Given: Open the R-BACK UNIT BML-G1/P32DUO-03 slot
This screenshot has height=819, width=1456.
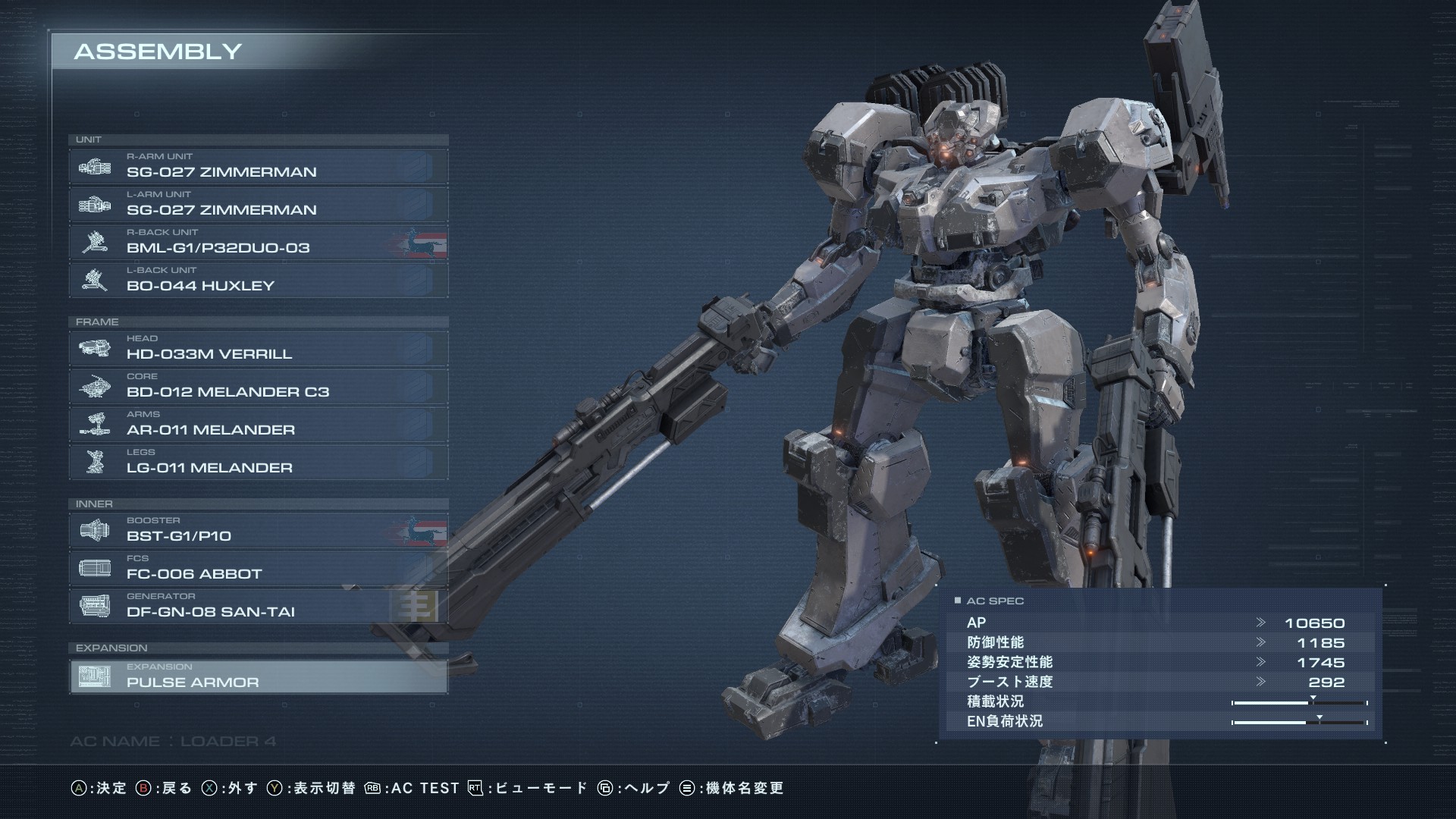Looking at the screenshot, I should (258, 242).
